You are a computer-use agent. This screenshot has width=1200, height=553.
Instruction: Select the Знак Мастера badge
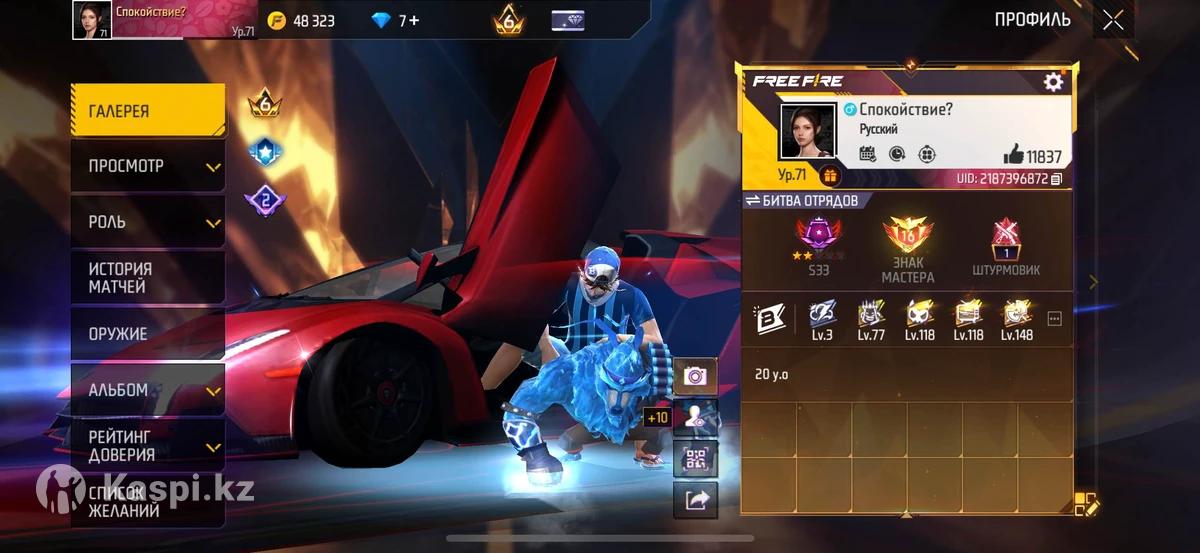click(x=908, y=249)
